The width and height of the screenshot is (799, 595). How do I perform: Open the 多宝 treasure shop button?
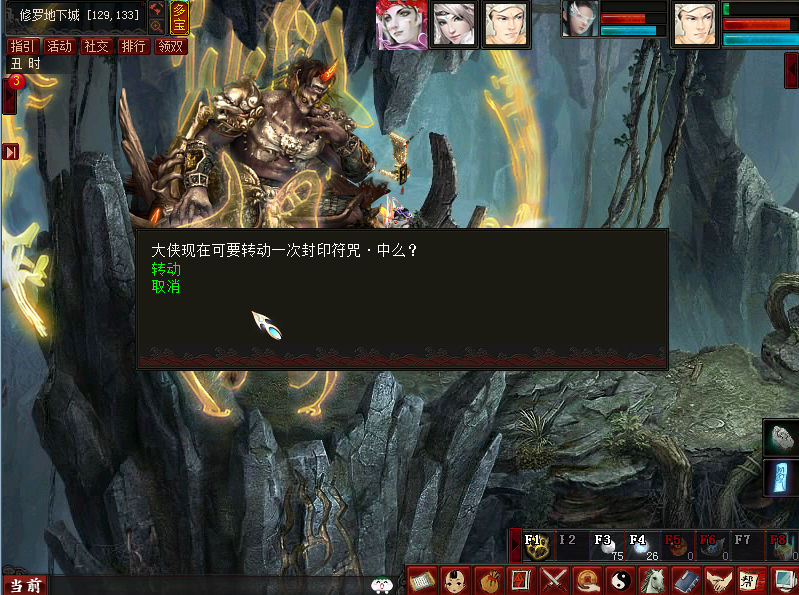pyautogui.click(x=179, y=17)
